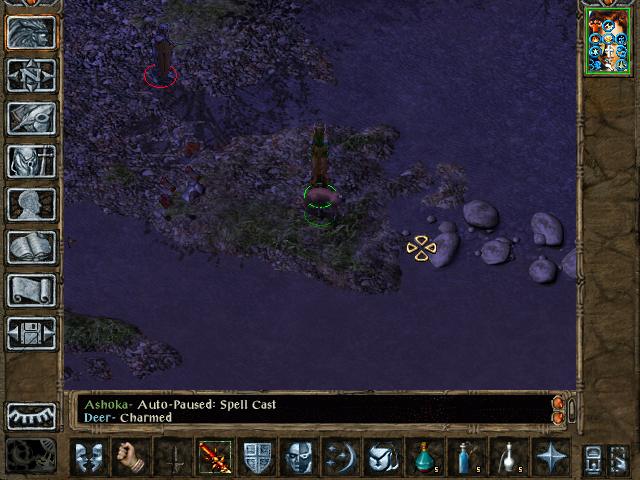Viewport: 640px width, 480px height.
Task: Show the character record bust button
Action: click(31, 204)
